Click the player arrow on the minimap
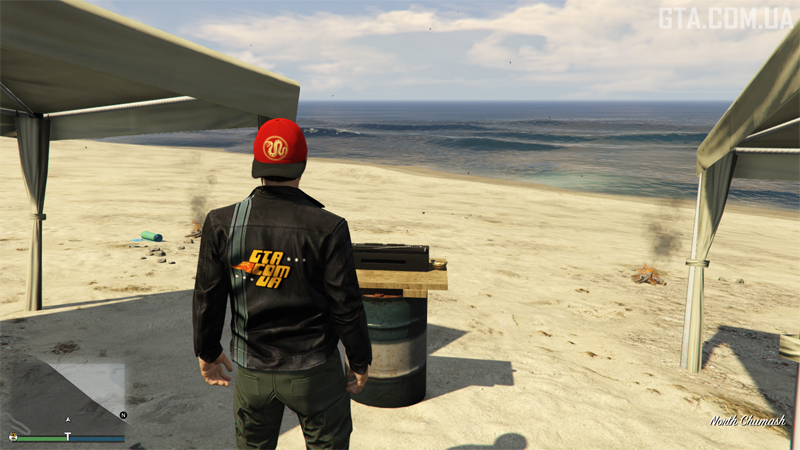Screen dimensions: 800x450 [x=68, y=419]
